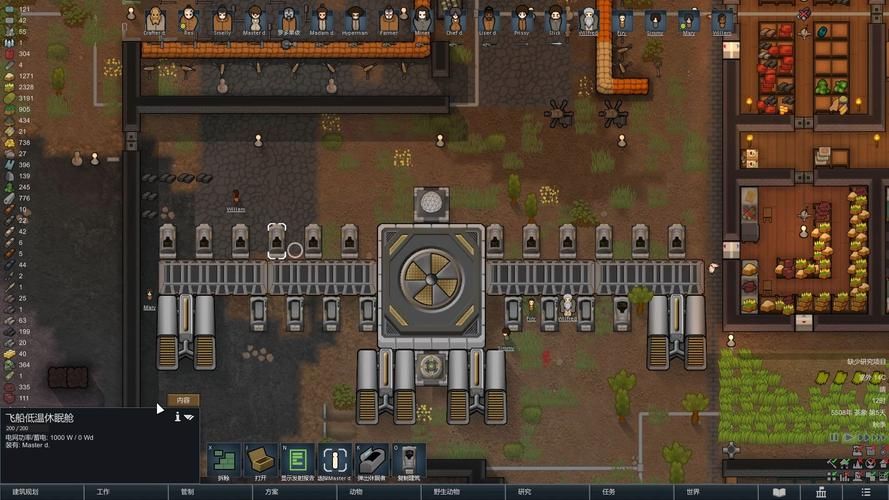889x500 pixels.
Task: Switch to the 工作 (Work) tab
Action: [x=103, y=492]
